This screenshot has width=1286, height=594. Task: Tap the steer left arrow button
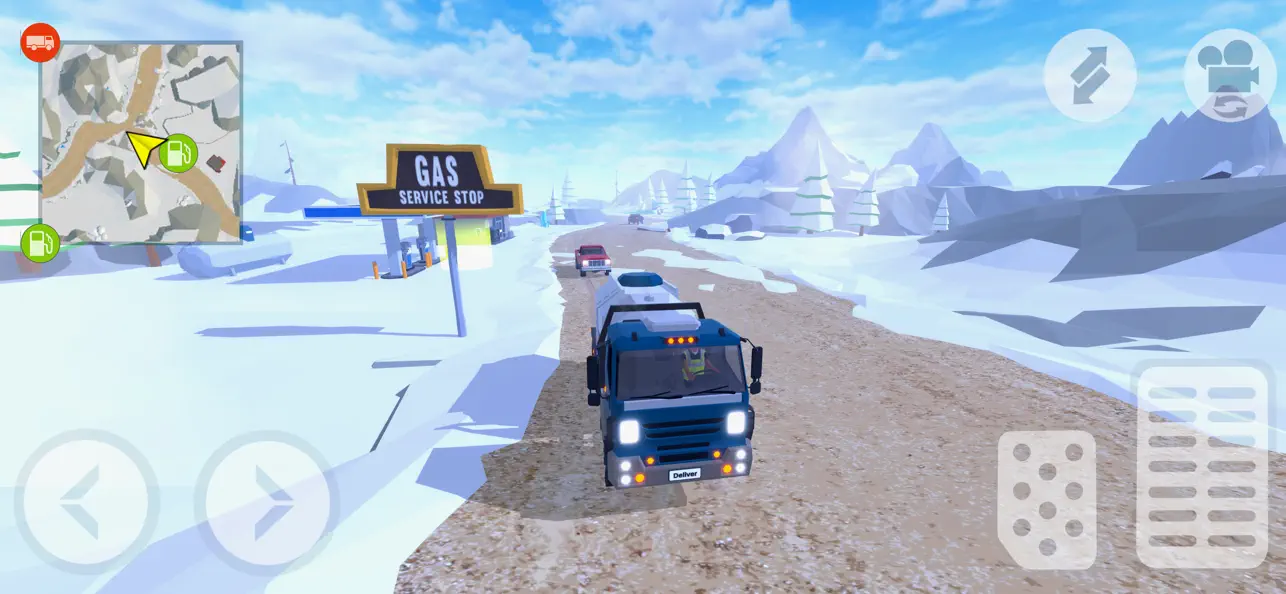[x=86, y=502]
